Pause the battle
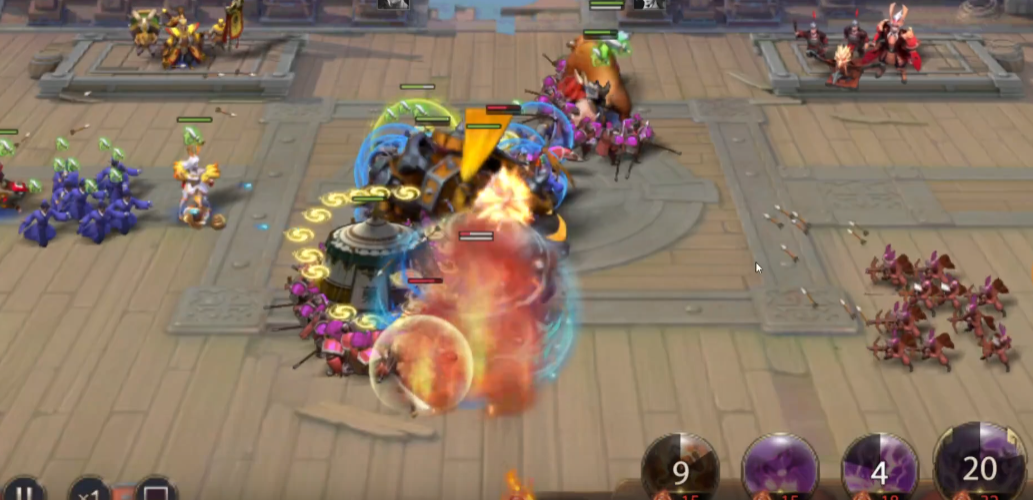 click(x=27, y=491)
